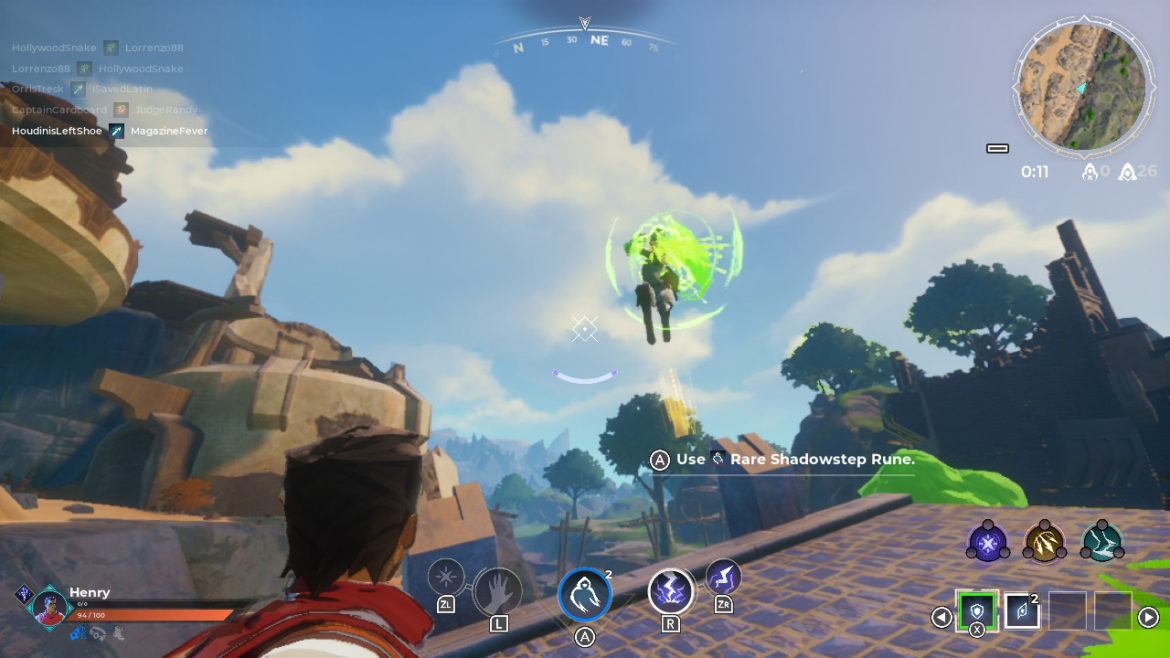The height and width of the screenshot is (658, 1170).
Task: Select the gold claw talent icon
Action: coord(1044,541)
